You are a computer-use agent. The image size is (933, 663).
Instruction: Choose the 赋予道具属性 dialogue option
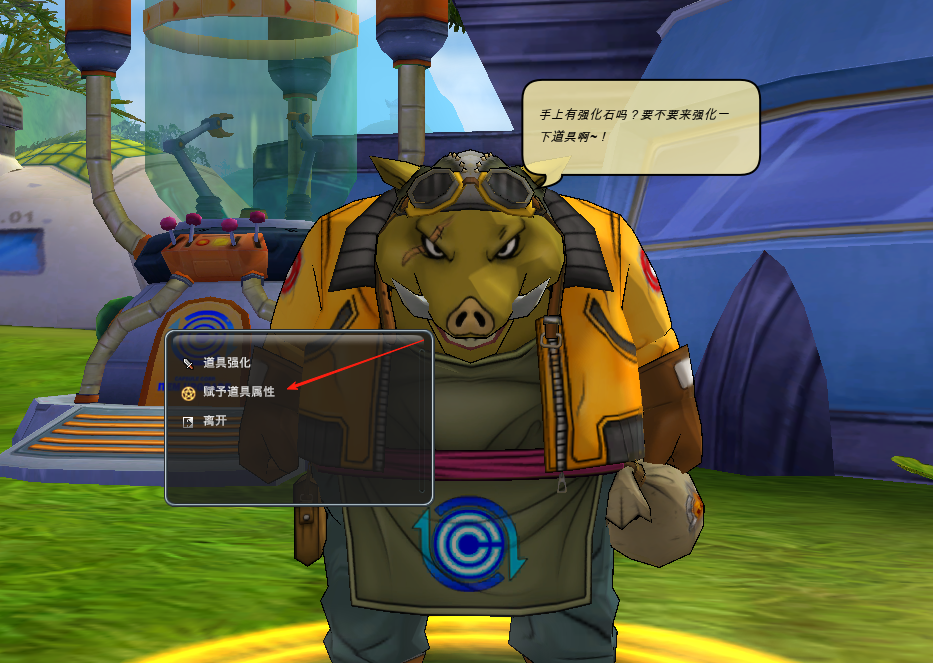click(238, 392)
